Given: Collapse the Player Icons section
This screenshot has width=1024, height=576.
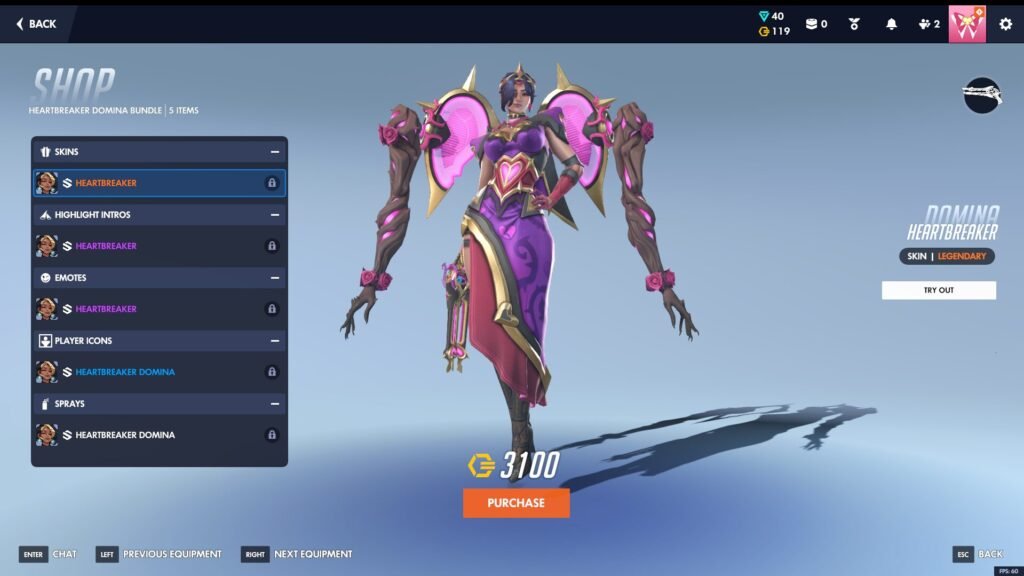Looking at the screenshot, I should click(x=274, y=341).
